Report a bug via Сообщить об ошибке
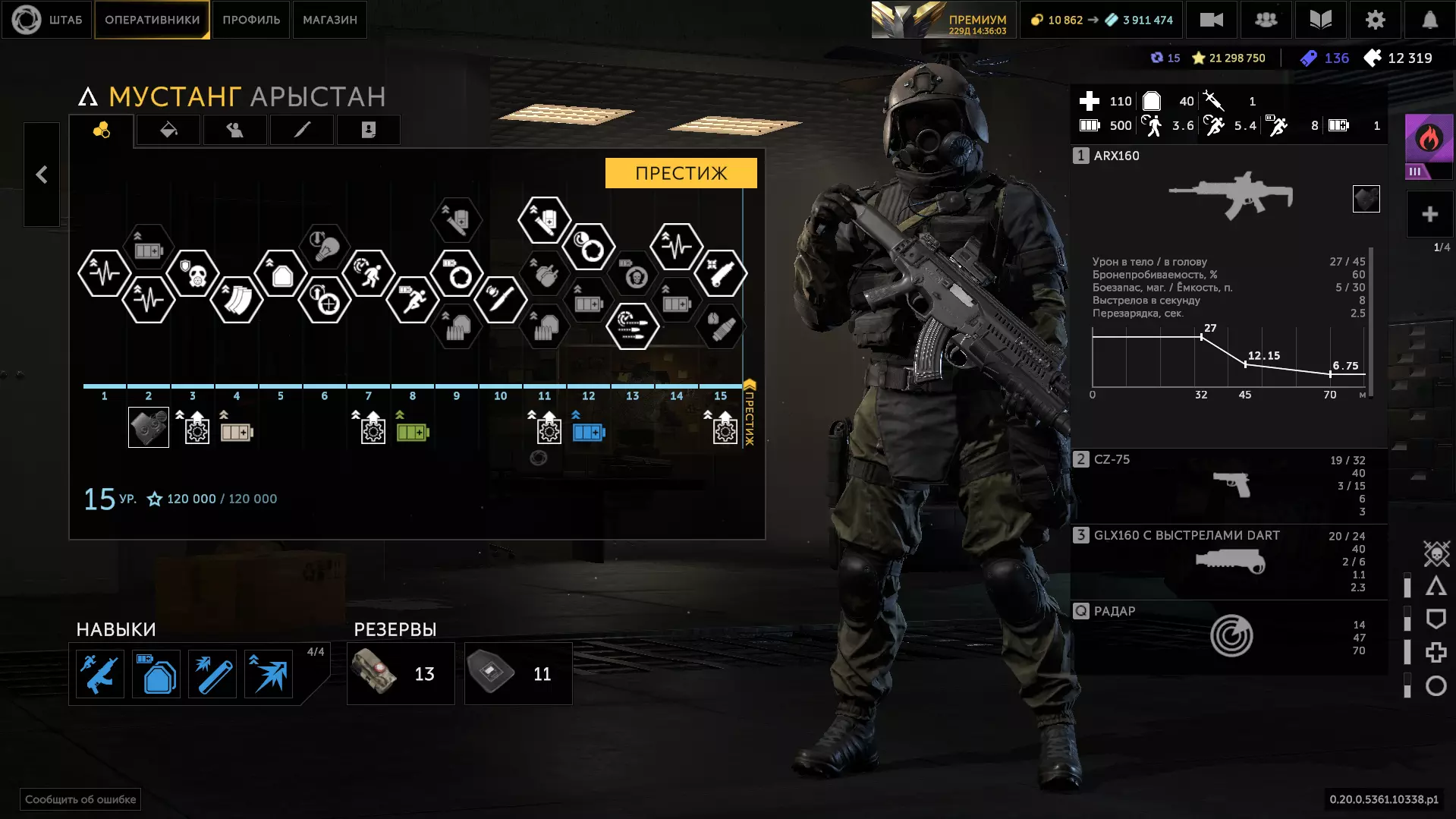Image resolution: width=1456 pixels, height=819 pixels. [x=80, y=799]
